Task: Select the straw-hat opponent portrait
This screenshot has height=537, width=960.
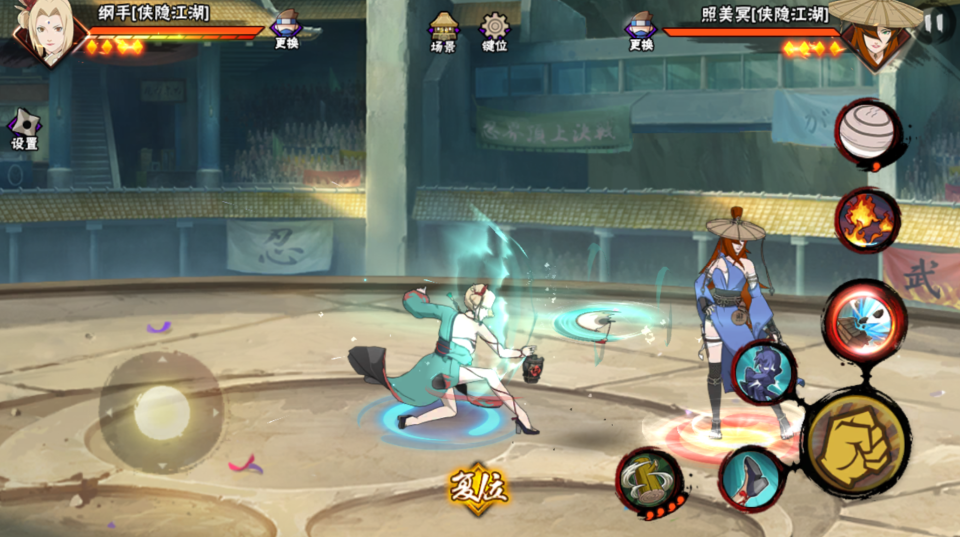Action: tap(871, 33)
